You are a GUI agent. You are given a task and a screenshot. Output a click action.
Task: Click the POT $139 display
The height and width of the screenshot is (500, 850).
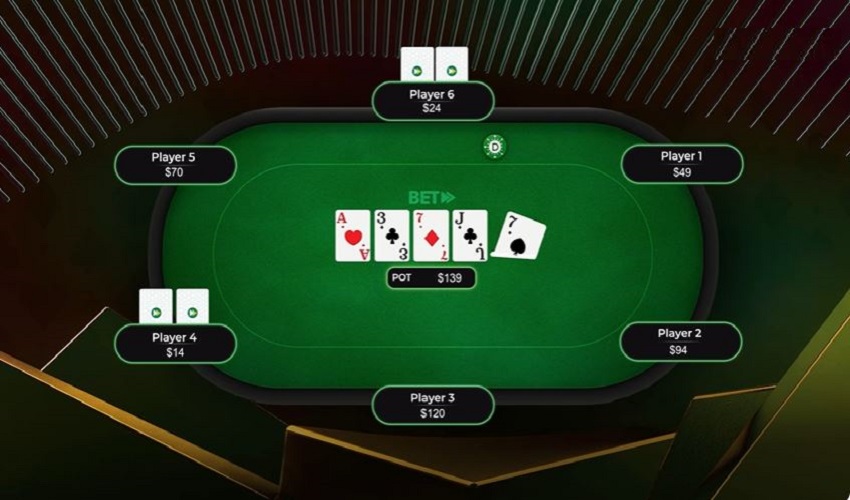click(431, 278)
